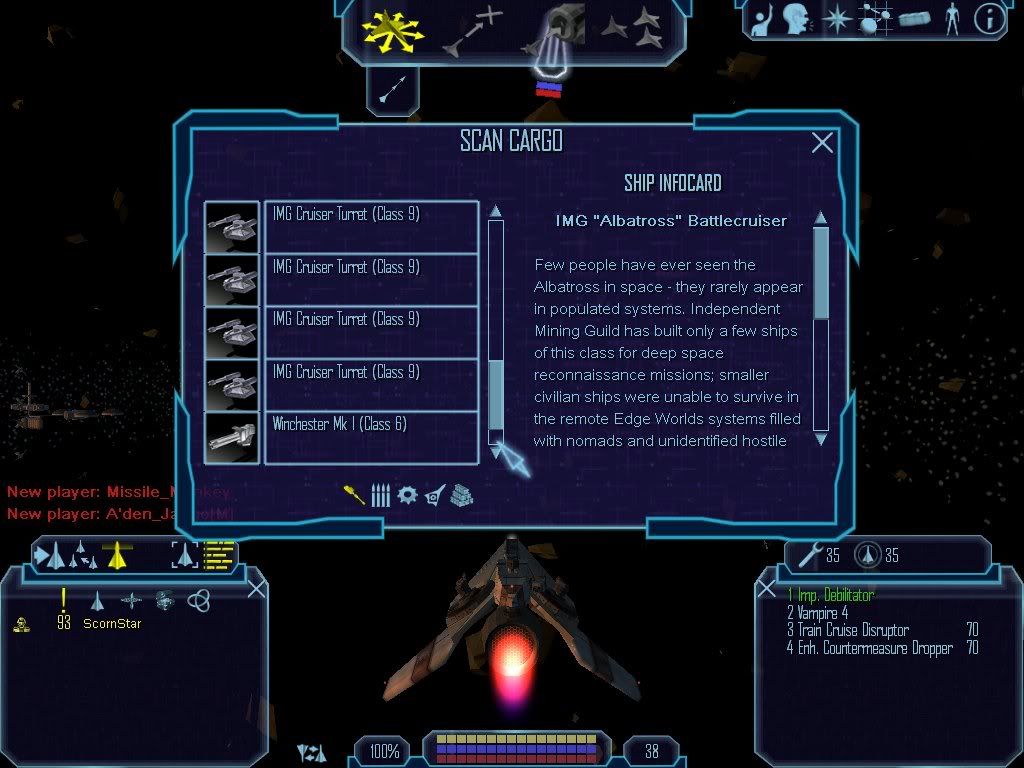This screenshot has width=1024, height=768.
Task: Open the information button in the top bar
Action: pyautogui.click(x=988, y=20)
